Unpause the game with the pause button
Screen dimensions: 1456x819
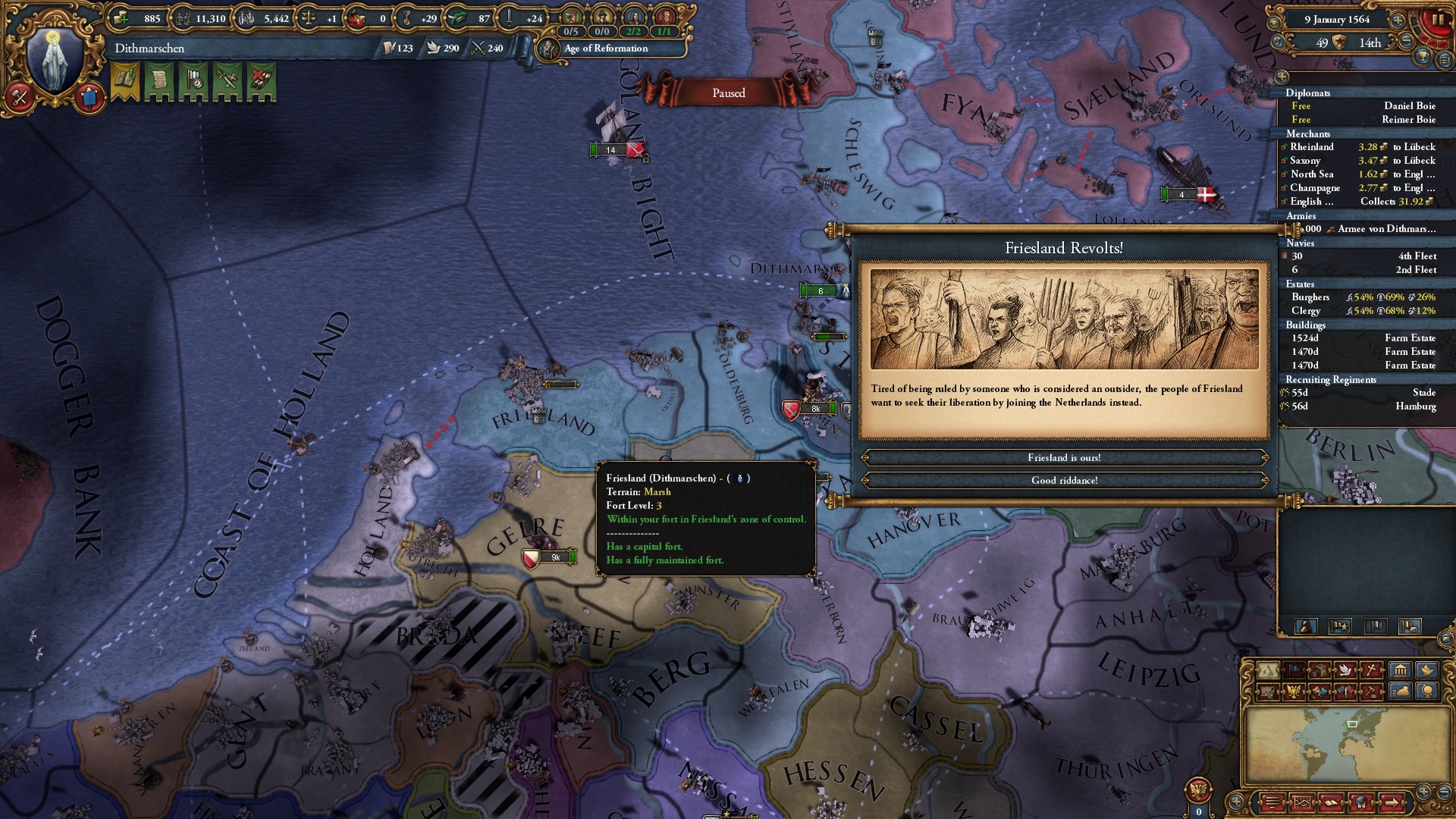tap(1439, 19)
